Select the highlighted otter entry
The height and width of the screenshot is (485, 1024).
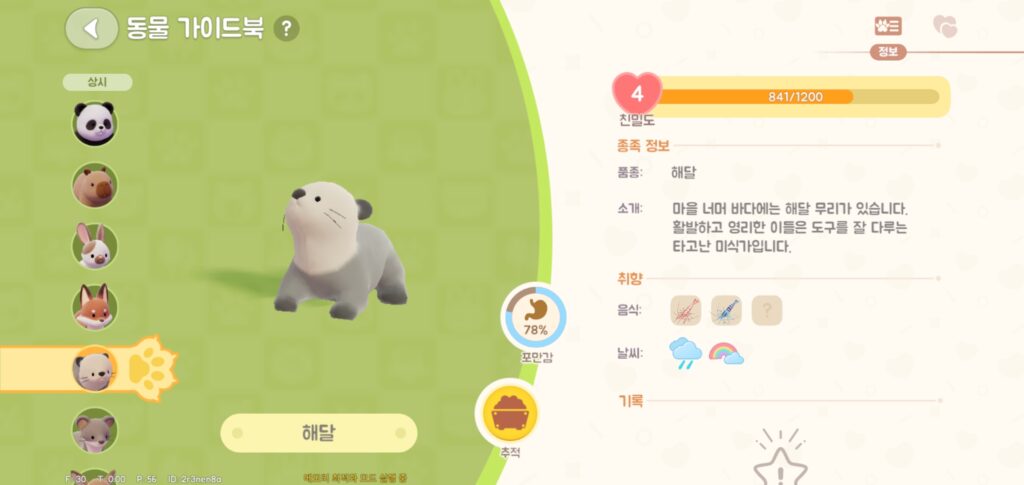pyautogui.click(x=95, y=369)
